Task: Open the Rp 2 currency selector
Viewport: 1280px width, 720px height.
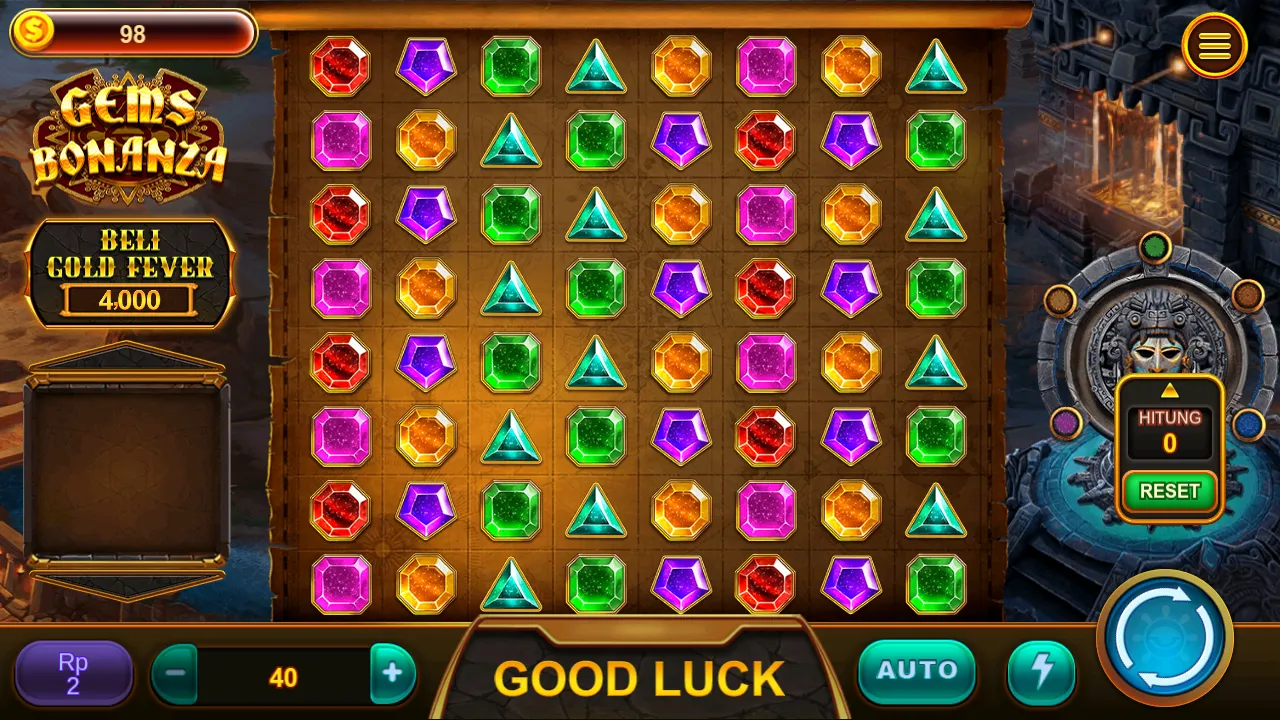Action: point(72,672)
